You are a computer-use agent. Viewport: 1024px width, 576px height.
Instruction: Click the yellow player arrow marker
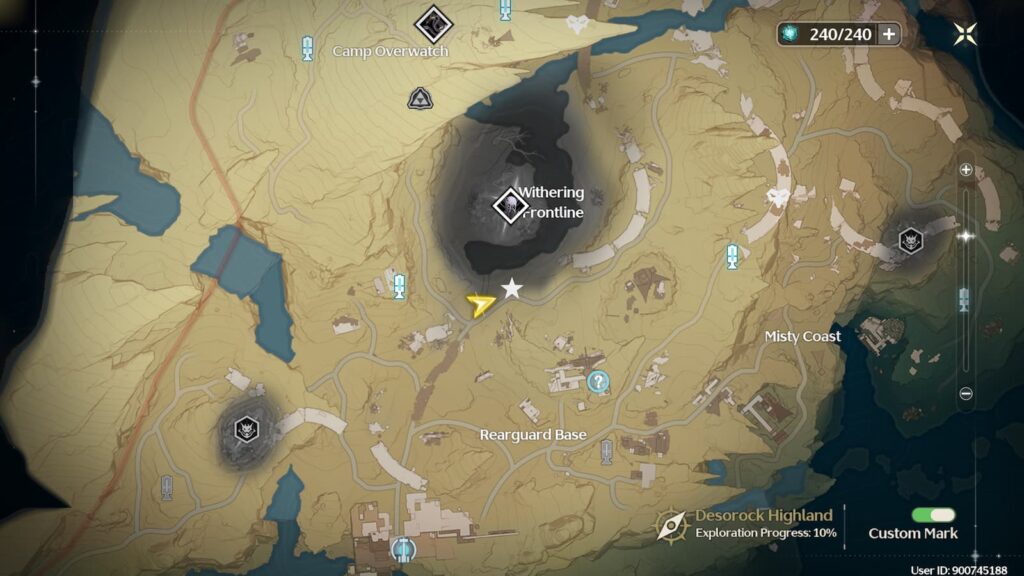(x=480, y=304)
